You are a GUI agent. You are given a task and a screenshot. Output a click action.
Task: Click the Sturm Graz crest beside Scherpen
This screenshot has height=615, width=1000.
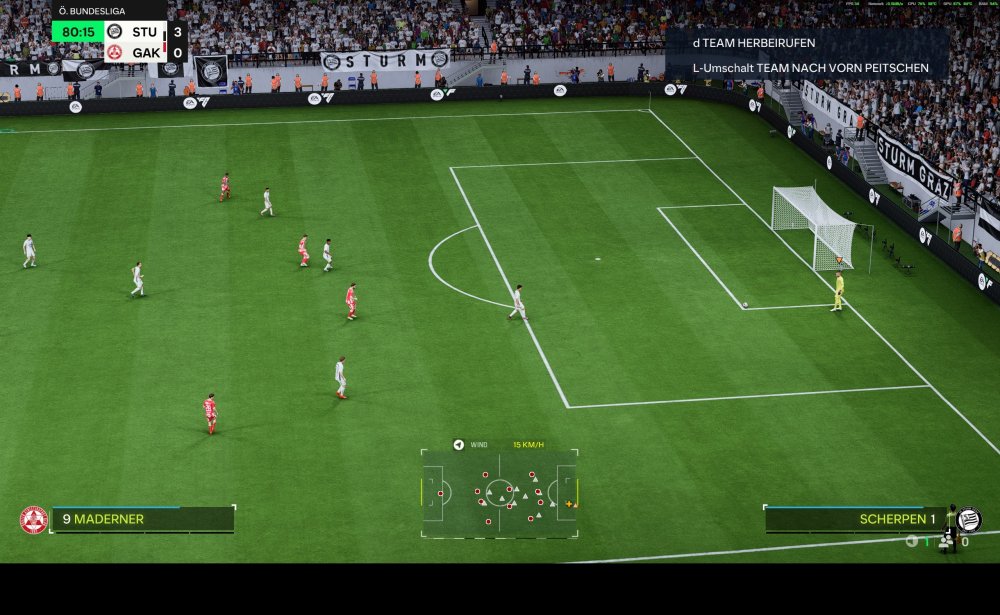tap(968, 520)
